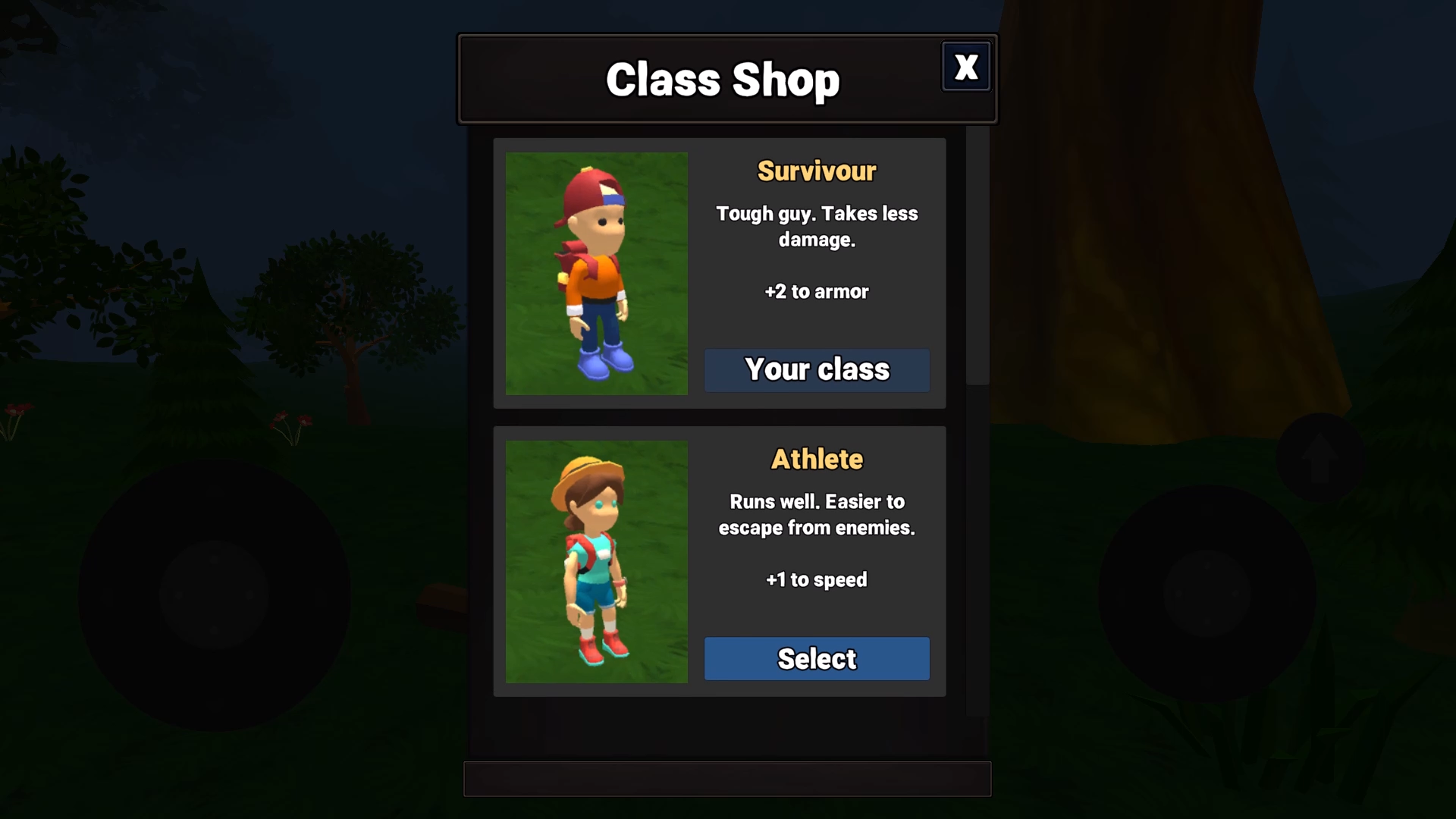Tap the Survivour class name label
1456x819 pixels.
click(x=816, y=171)
